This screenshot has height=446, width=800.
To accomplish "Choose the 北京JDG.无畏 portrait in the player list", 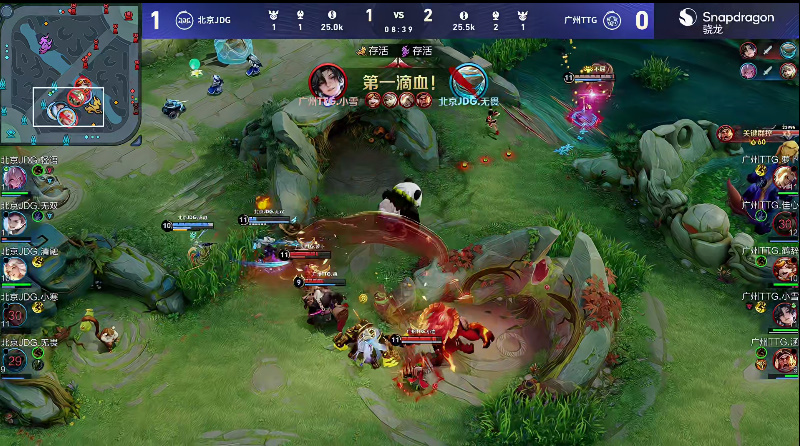I will tap(15, 361).
